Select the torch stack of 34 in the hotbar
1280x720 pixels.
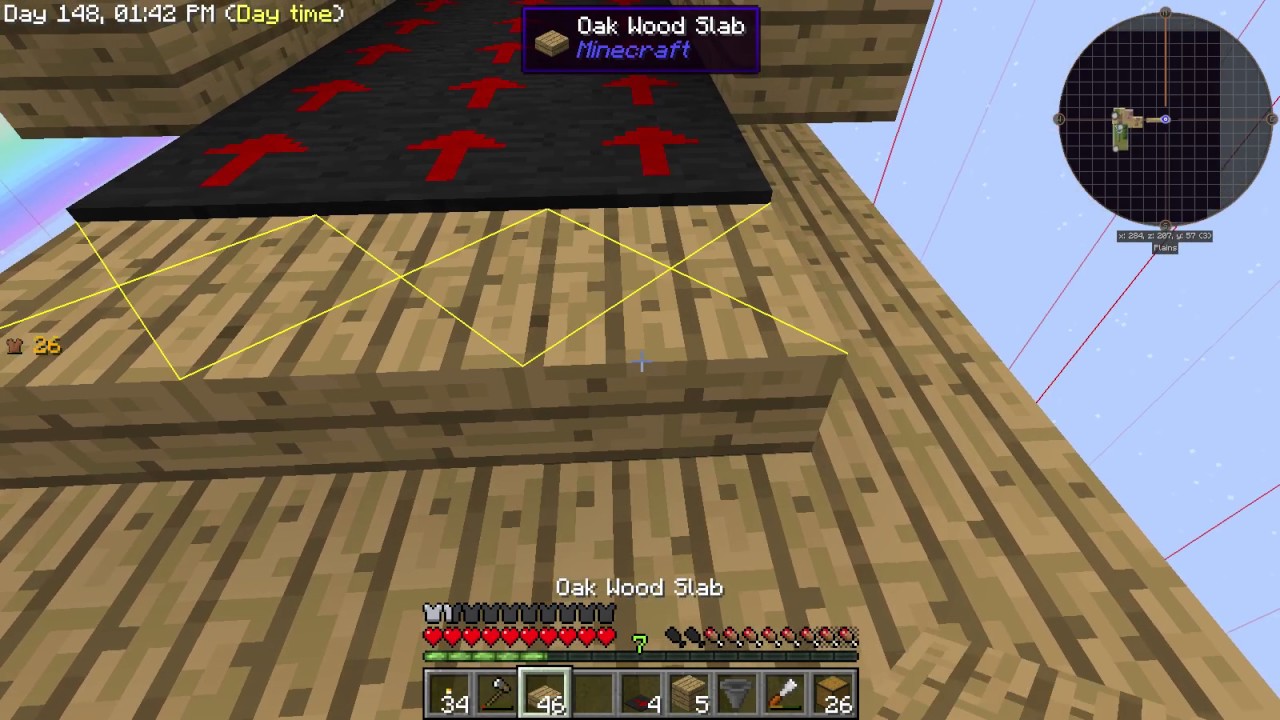pos(454,695)
